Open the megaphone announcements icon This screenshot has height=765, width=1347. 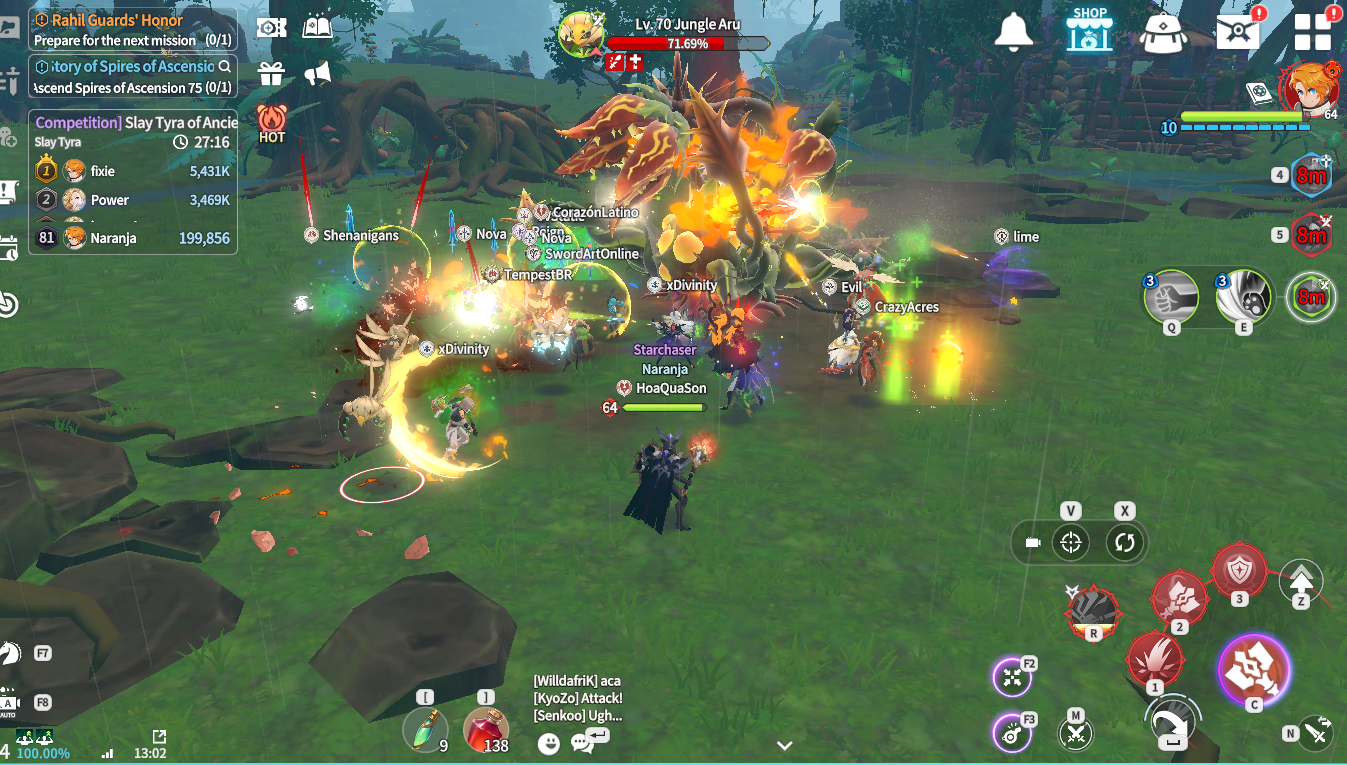pyautogui.click(x=317, y=73)
